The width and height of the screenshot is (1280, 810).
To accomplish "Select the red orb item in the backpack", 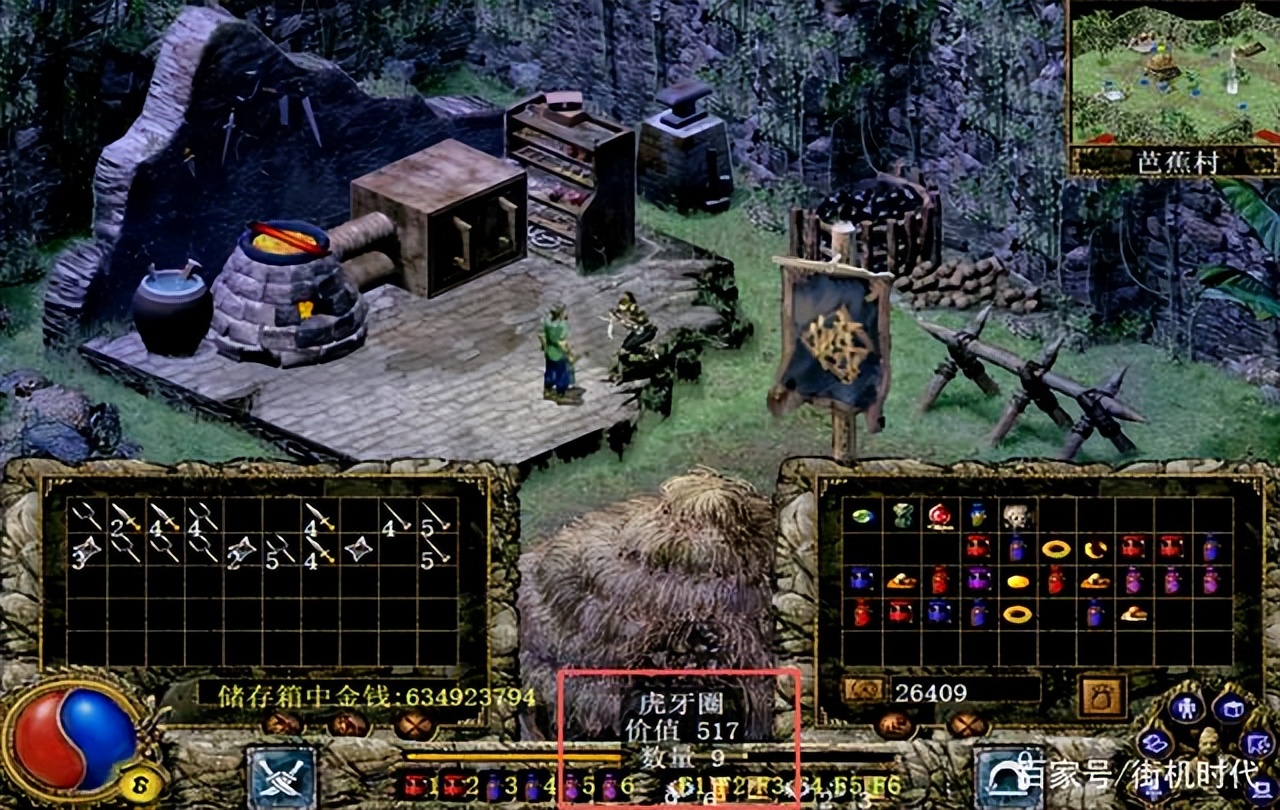I will point(939,516).
